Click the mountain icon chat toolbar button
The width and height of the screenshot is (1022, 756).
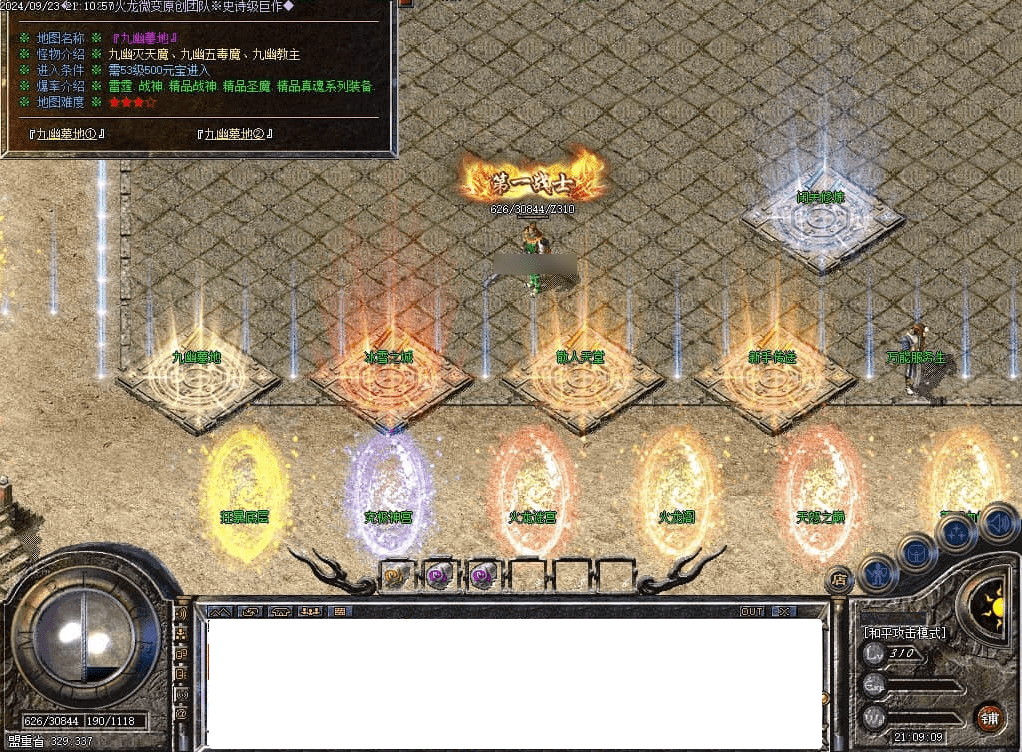click(x=220, y=611)
